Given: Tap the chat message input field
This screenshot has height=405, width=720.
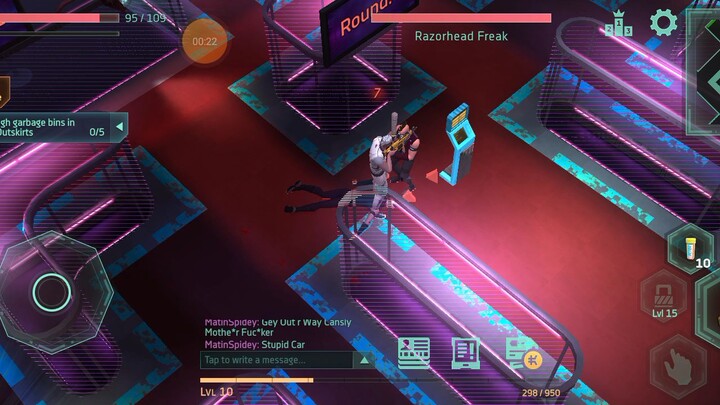Looking at the screenshot, I should coord(276,360).
